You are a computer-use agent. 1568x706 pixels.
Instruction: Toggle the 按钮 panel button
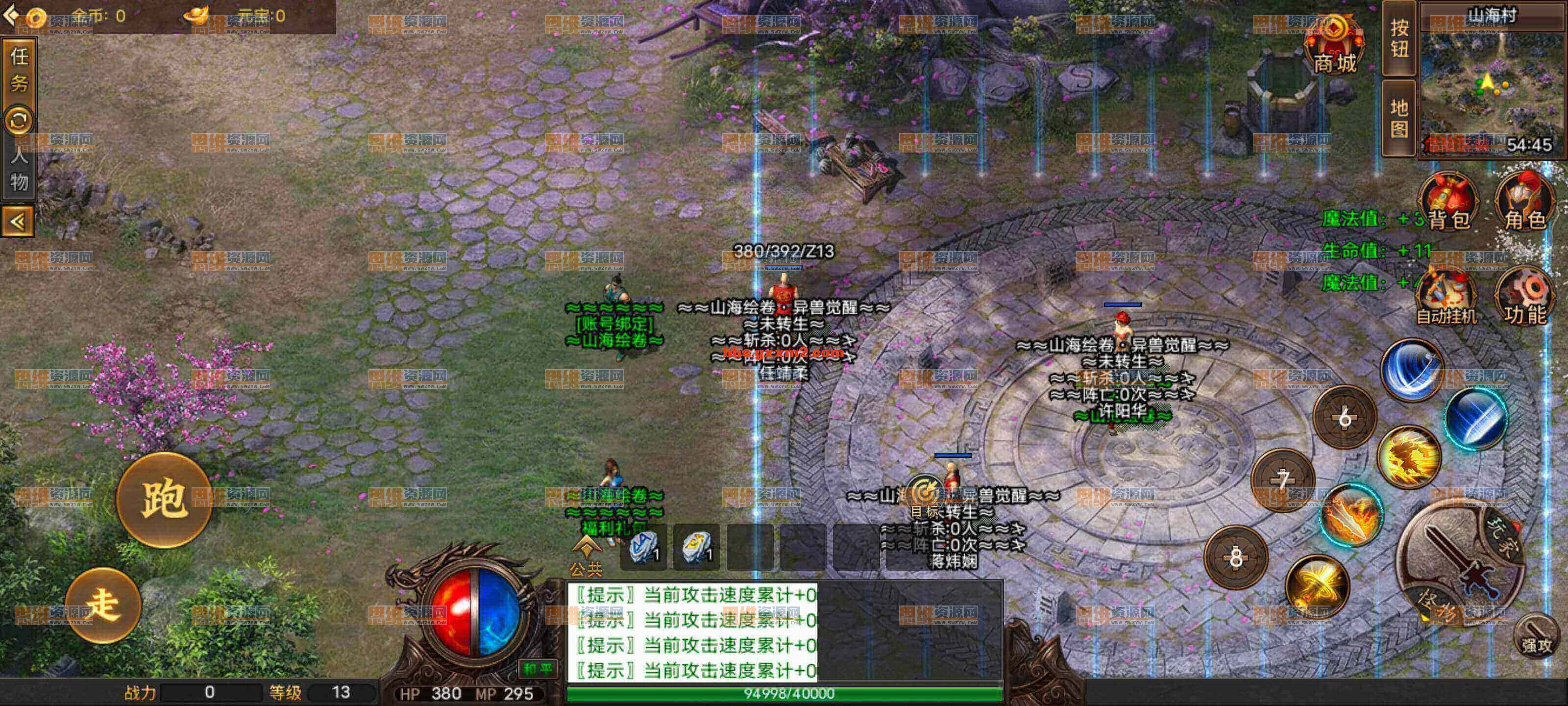click(x=1399, y=38)
